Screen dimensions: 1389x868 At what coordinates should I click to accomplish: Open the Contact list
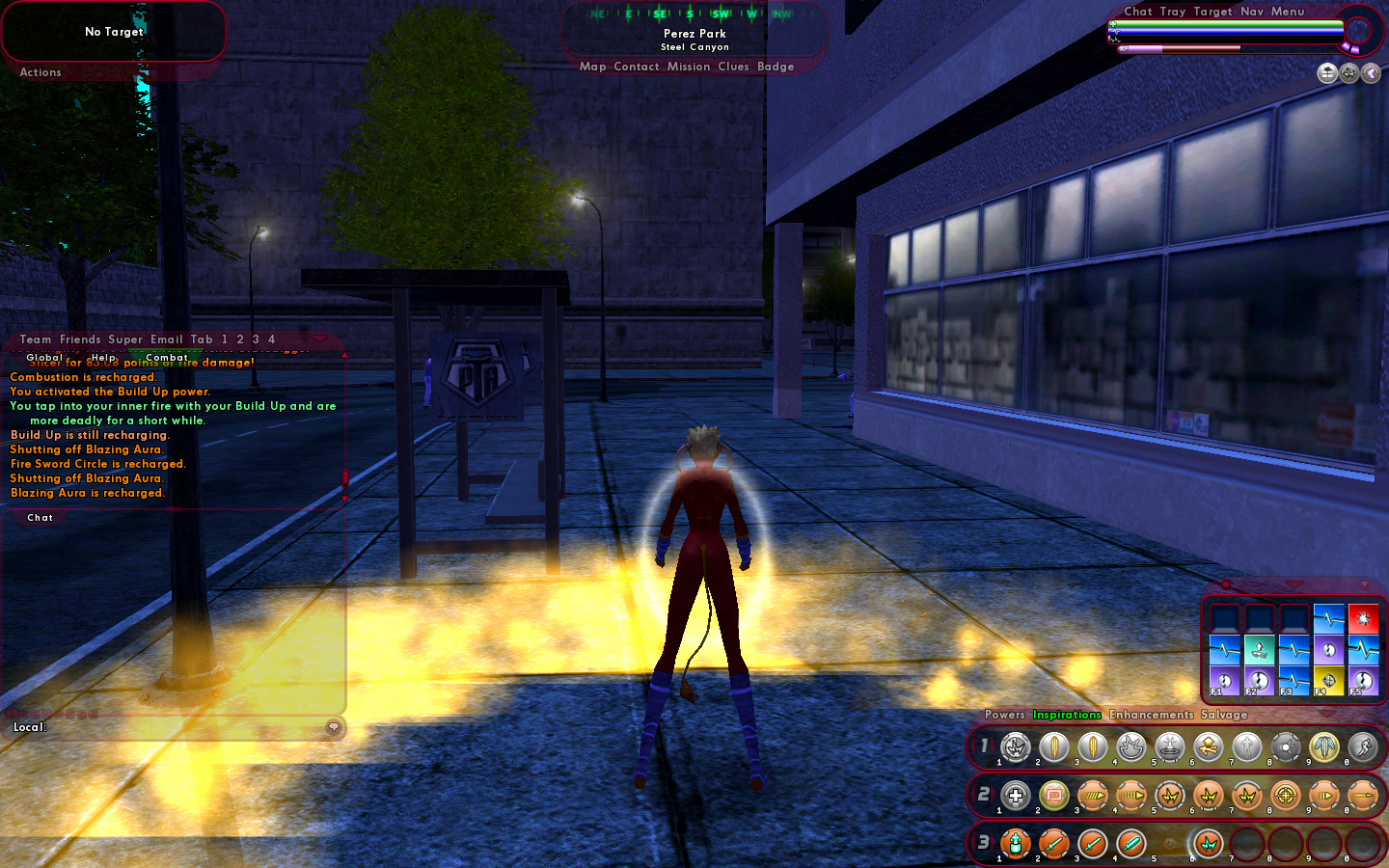pos(636,67)
